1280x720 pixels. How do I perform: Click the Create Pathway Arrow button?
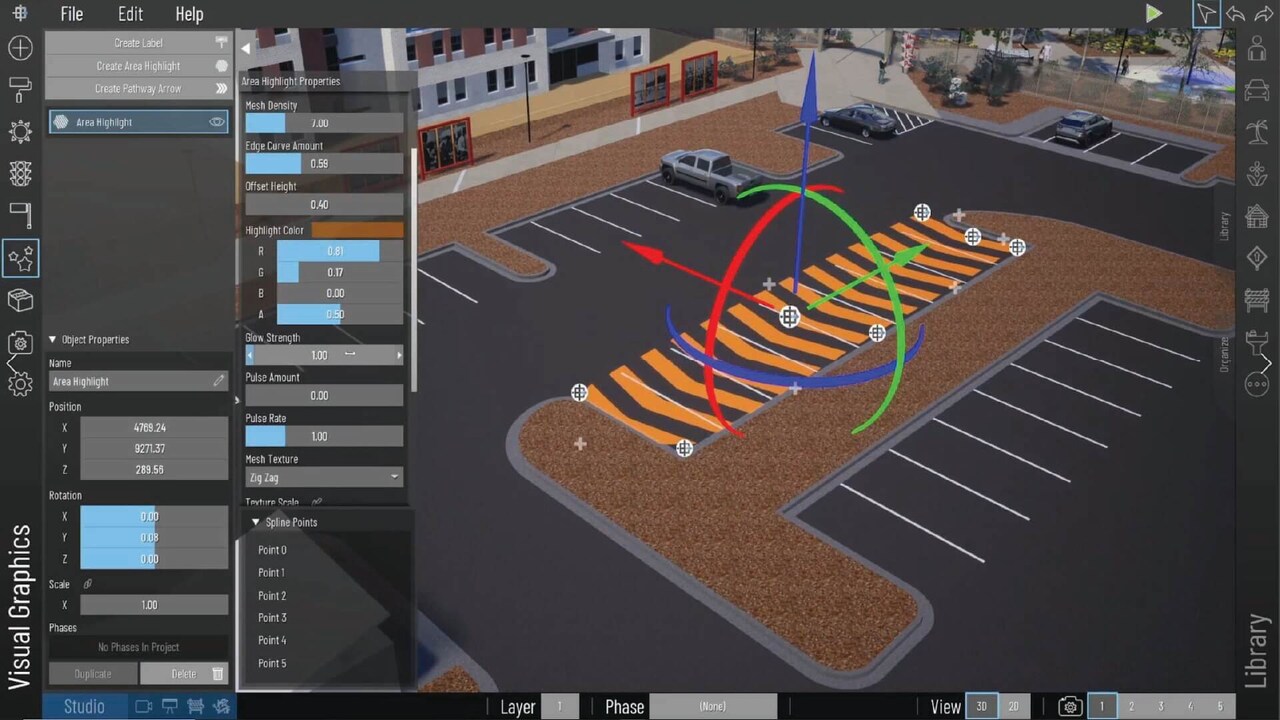(x=138, y=89)
